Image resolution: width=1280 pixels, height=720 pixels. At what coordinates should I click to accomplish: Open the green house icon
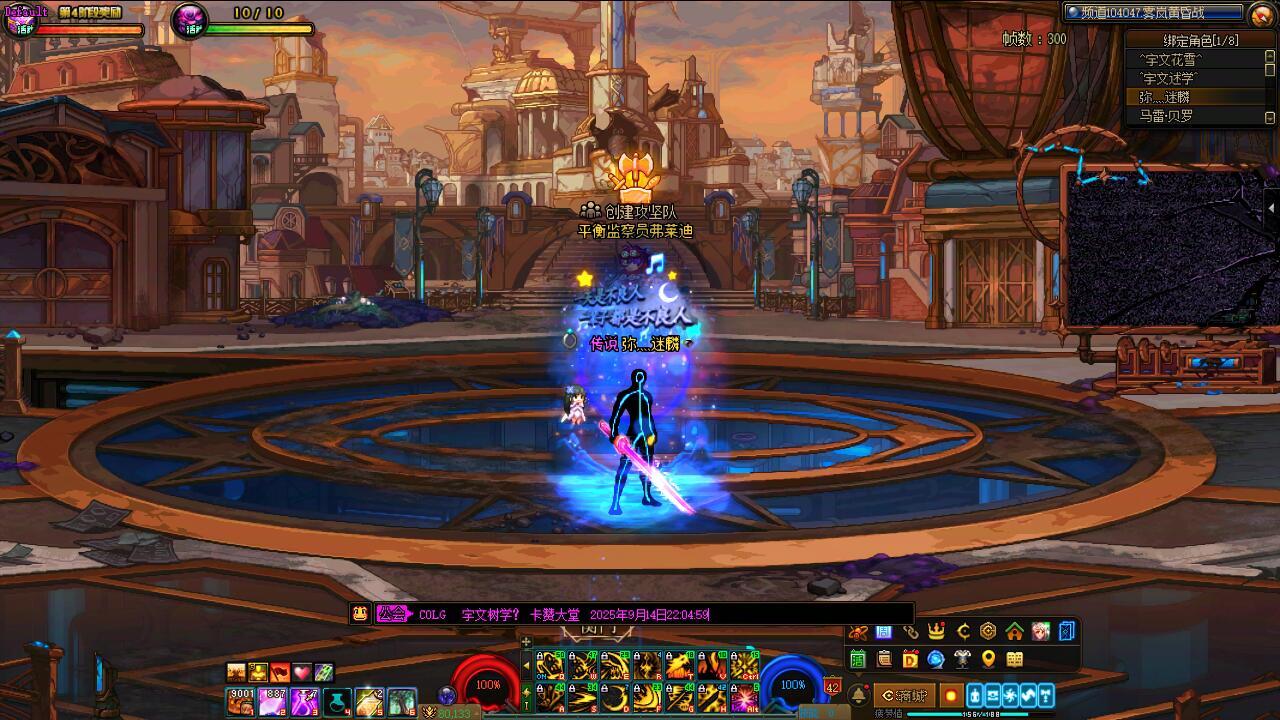tap(1014, 631)
